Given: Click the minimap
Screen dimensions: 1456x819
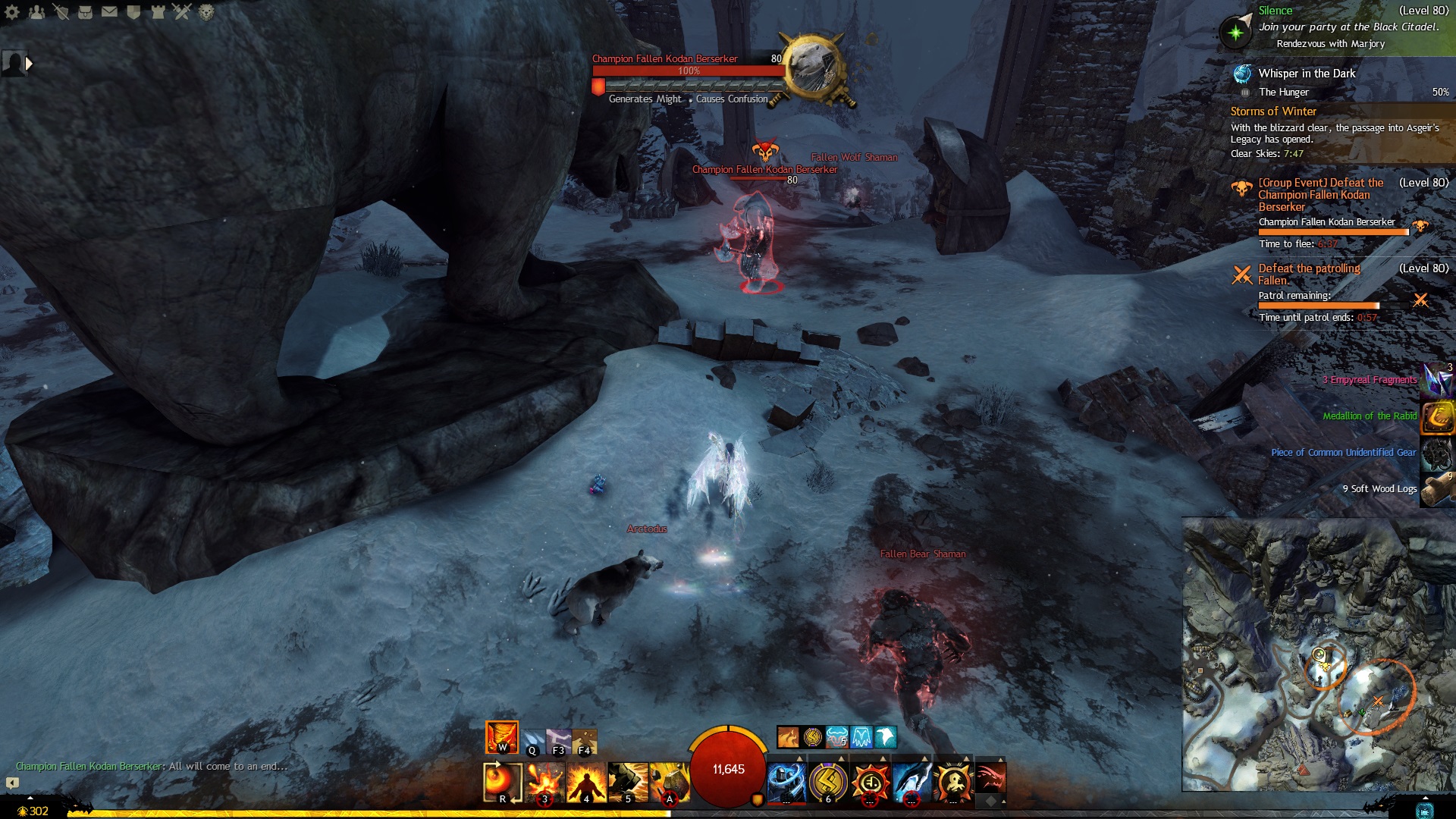Looking at the screenshot, I should (x=1318, y=654).
